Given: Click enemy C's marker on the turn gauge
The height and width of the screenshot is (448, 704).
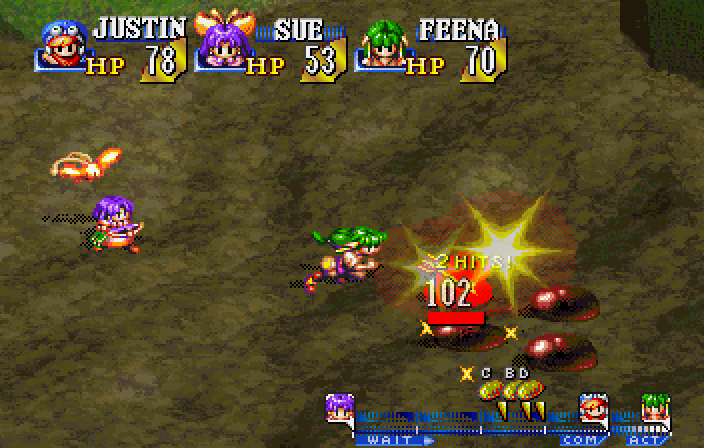Looking at the screenshot, I should click(490, 390).
